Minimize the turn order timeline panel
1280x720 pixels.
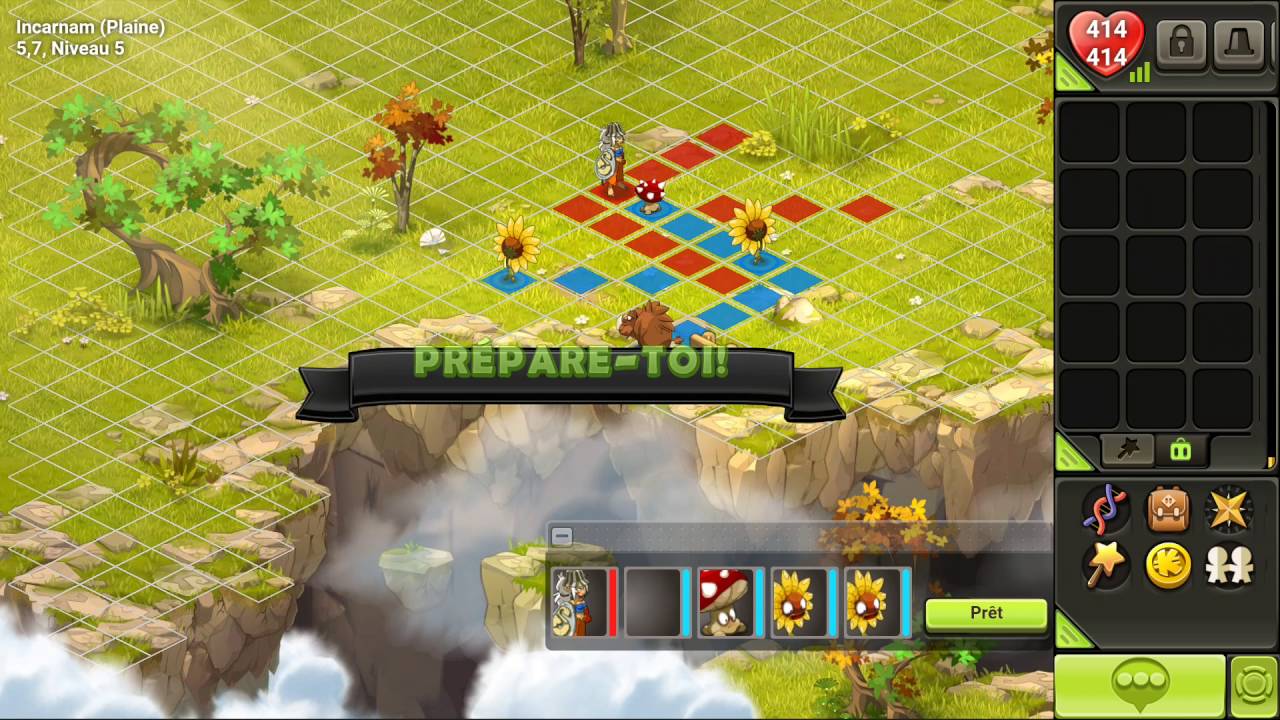click(562, 537)
